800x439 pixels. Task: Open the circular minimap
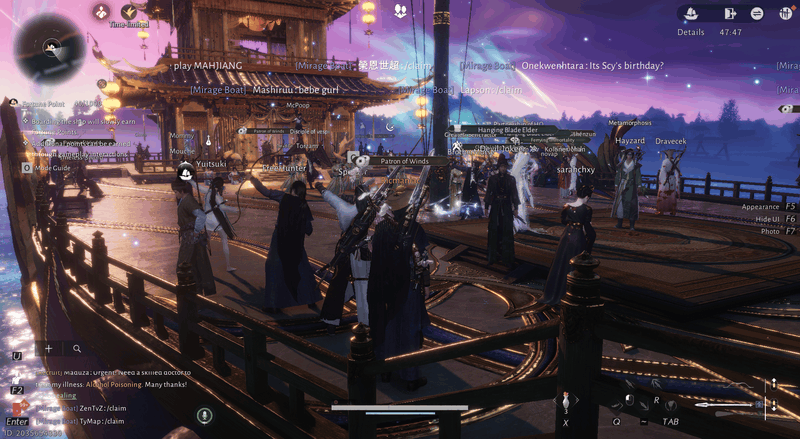(50, 47)
